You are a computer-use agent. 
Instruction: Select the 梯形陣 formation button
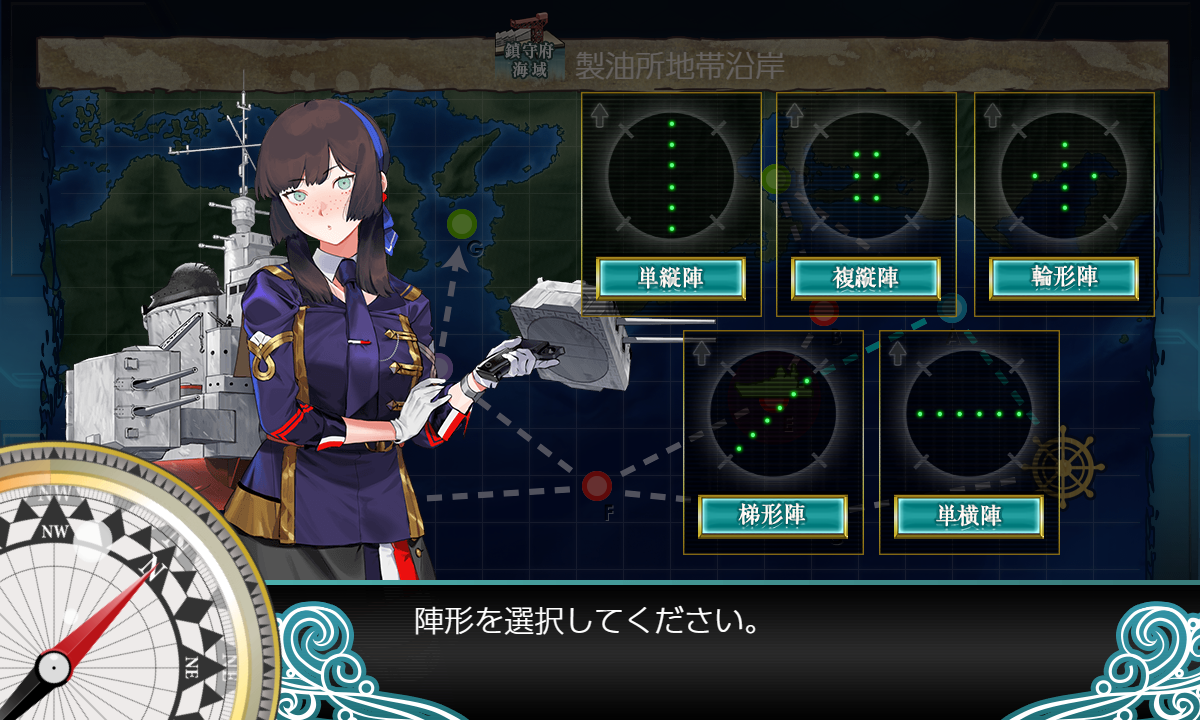tap(772, 516)
